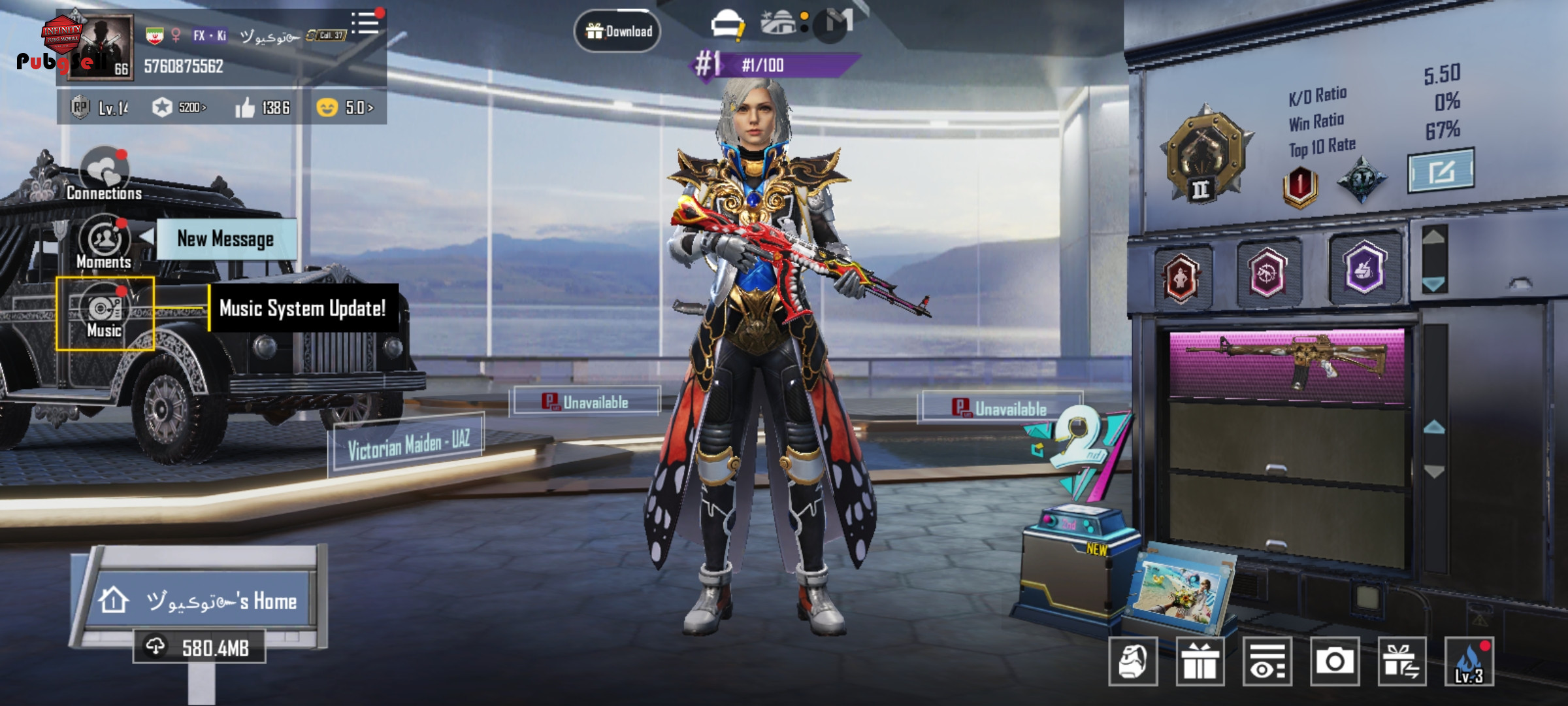
Task: Open the camera screenshot button
Action: pyautogui.click(x=1334, y=662)
